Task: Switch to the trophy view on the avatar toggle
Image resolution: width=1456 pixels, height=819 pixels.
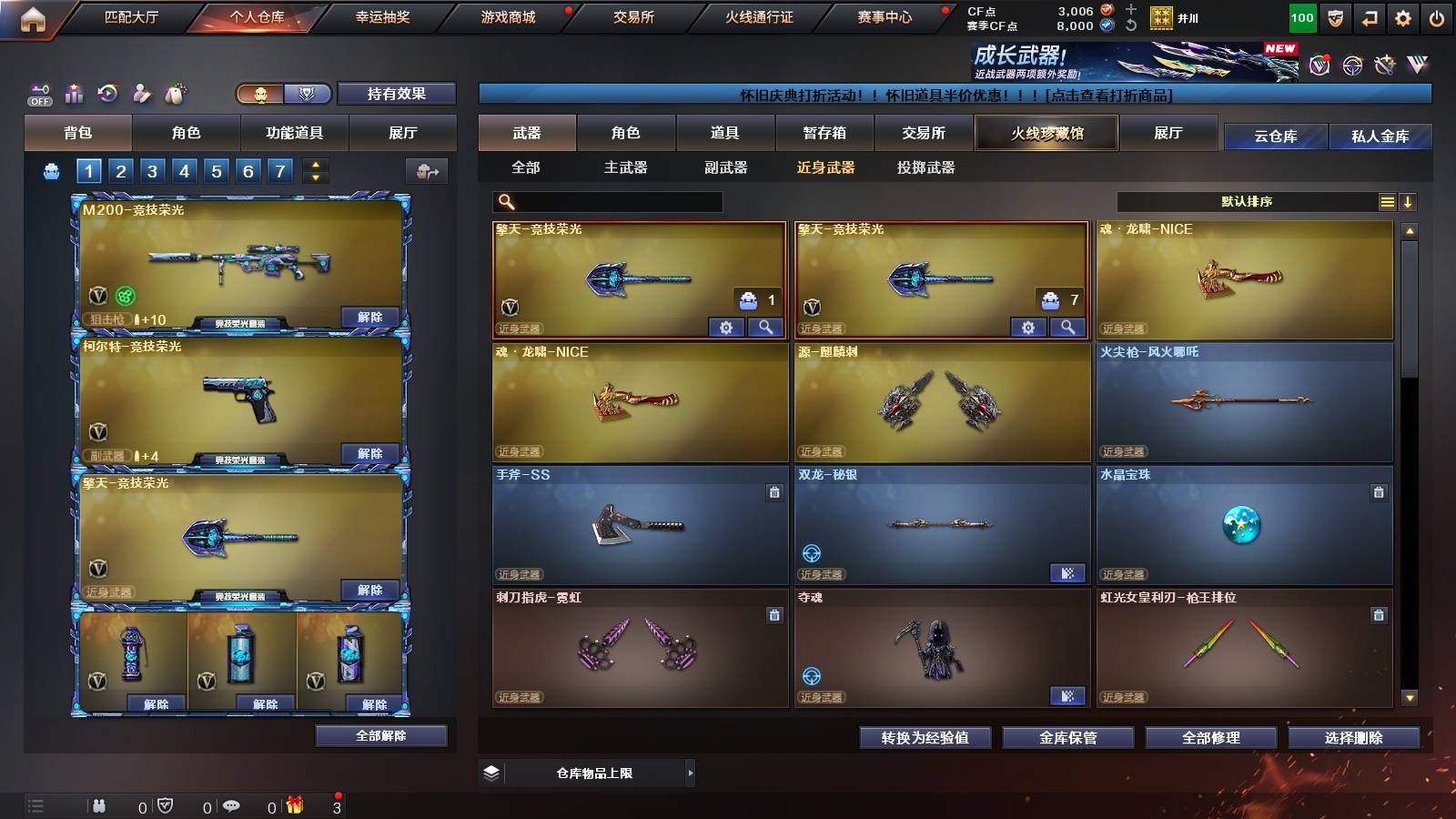Action: [x=308, y=94]
